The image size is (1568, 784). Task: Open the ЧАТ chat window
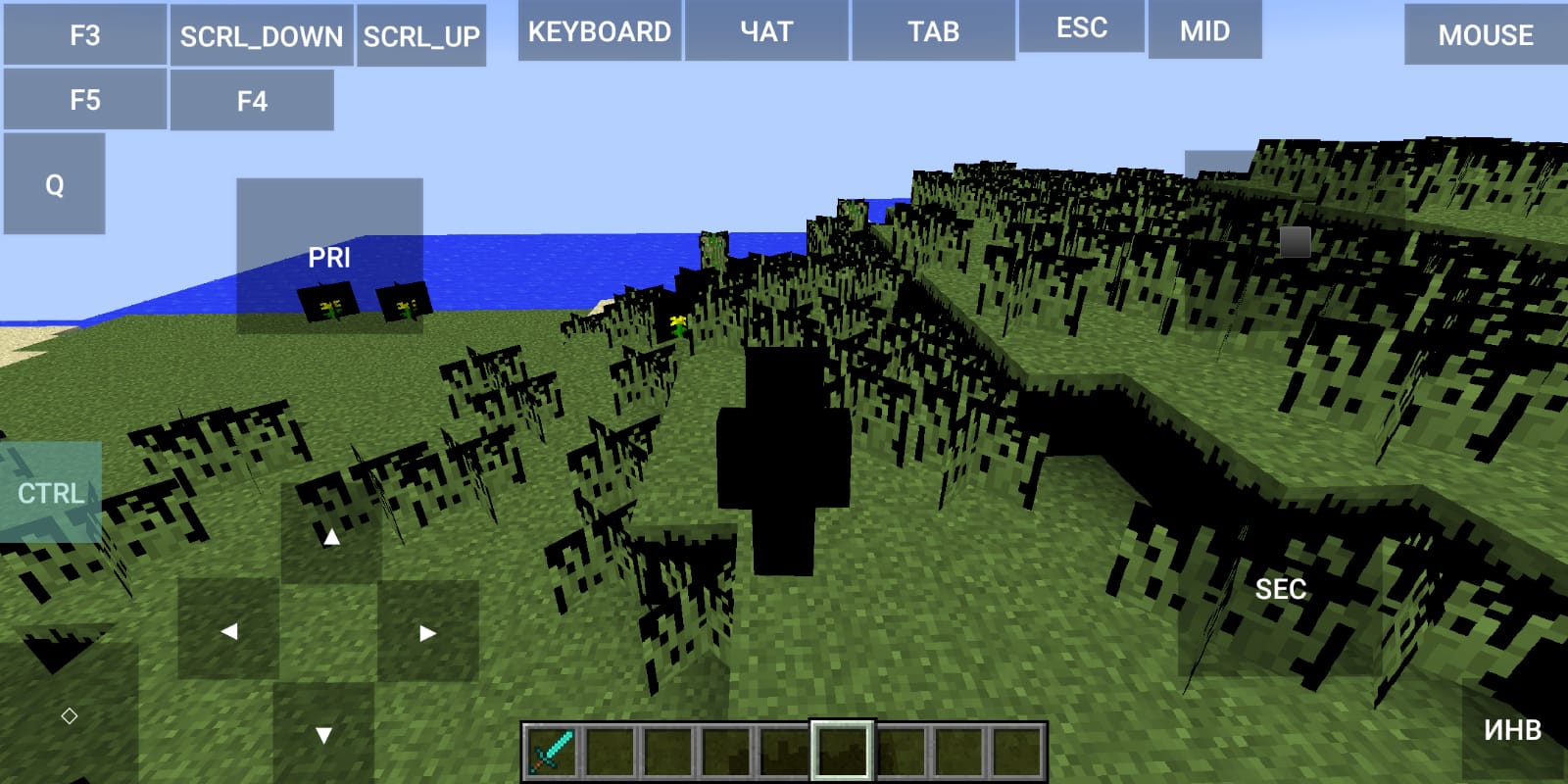tap(765, 30)
